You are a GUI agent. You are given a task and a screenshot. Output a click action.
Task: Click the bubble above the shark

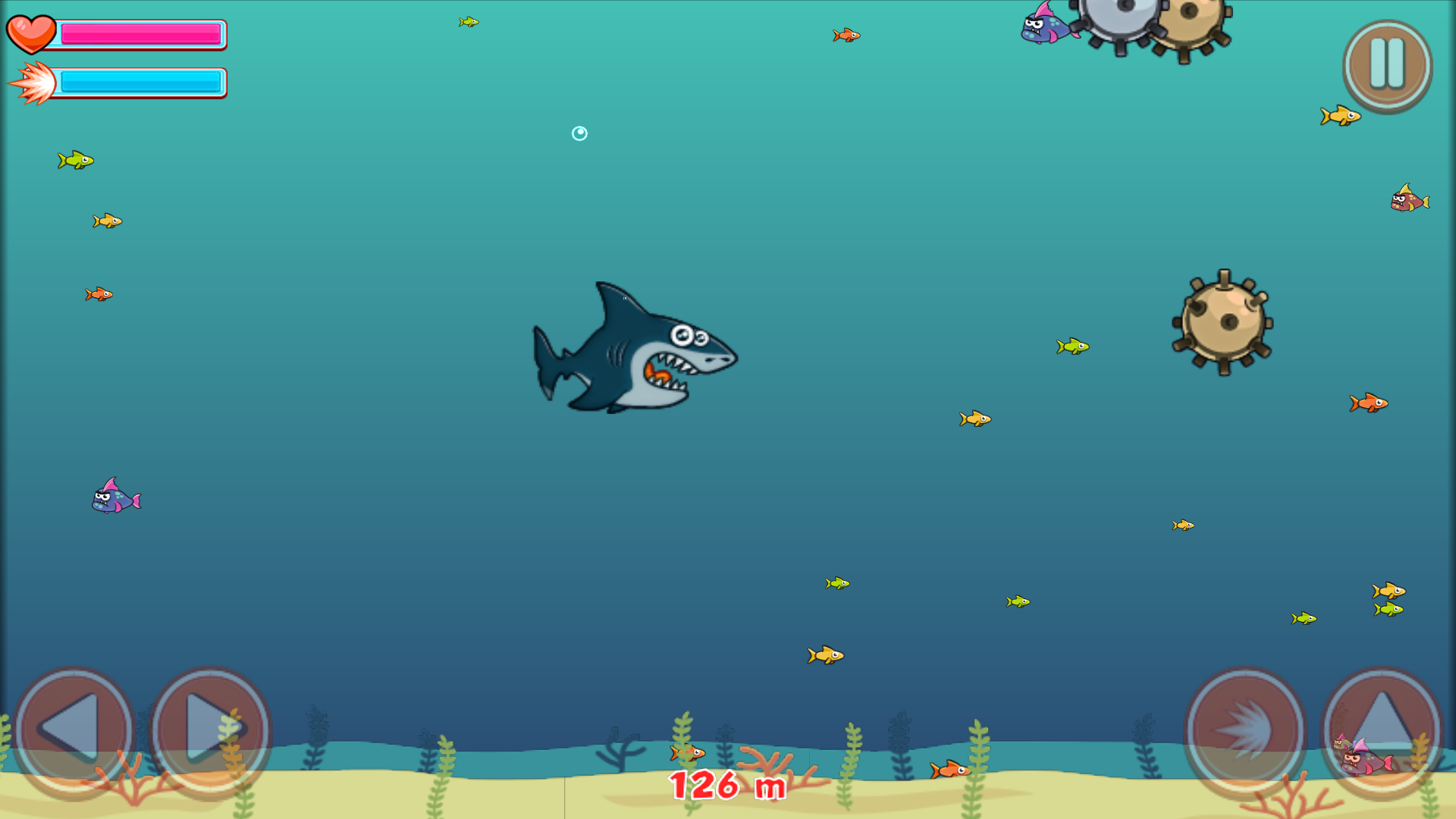click(579, 133)
